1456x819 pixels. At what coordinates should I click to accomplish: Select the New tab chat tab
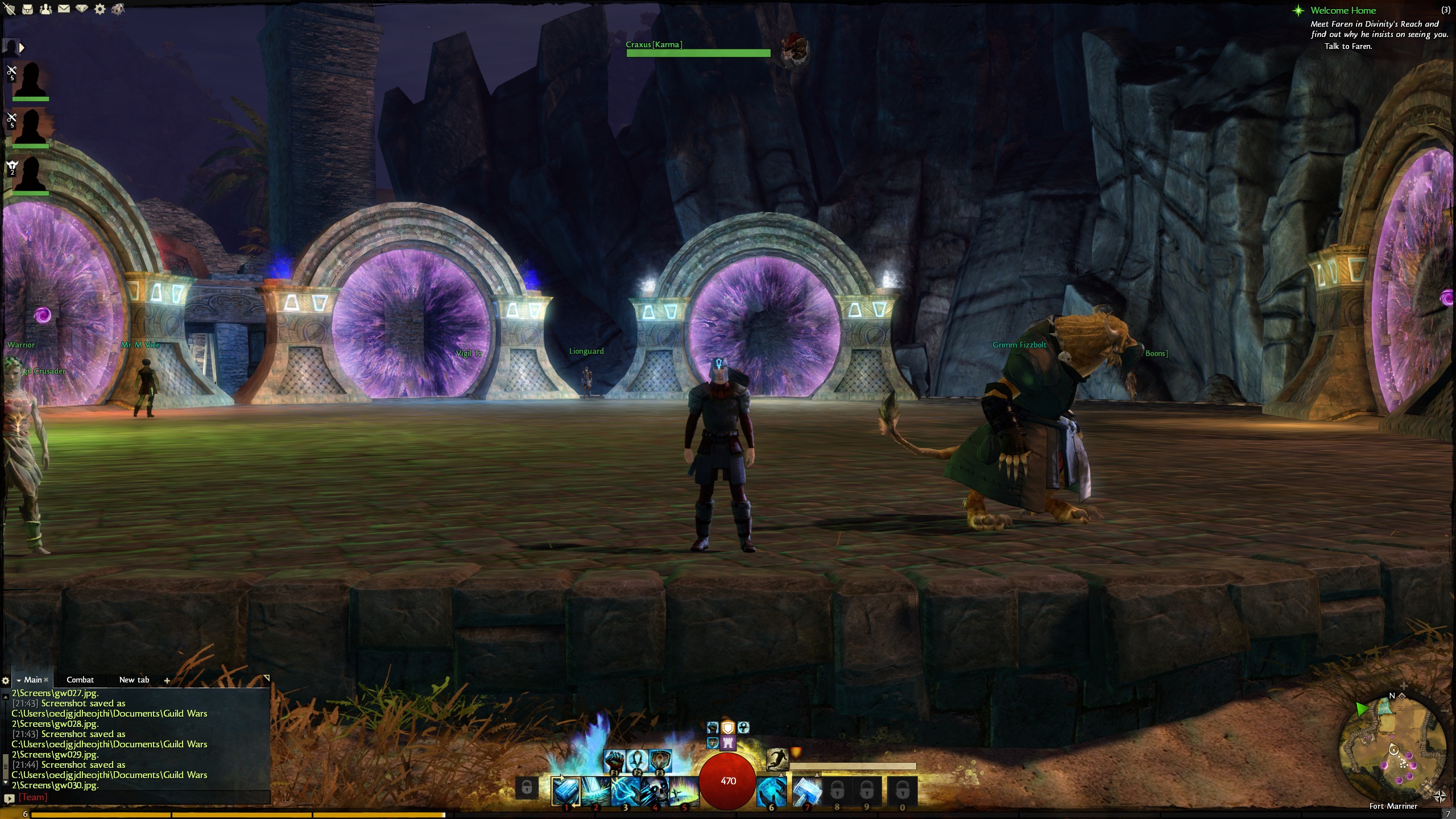pyautogui.click(x=134, y=680)
